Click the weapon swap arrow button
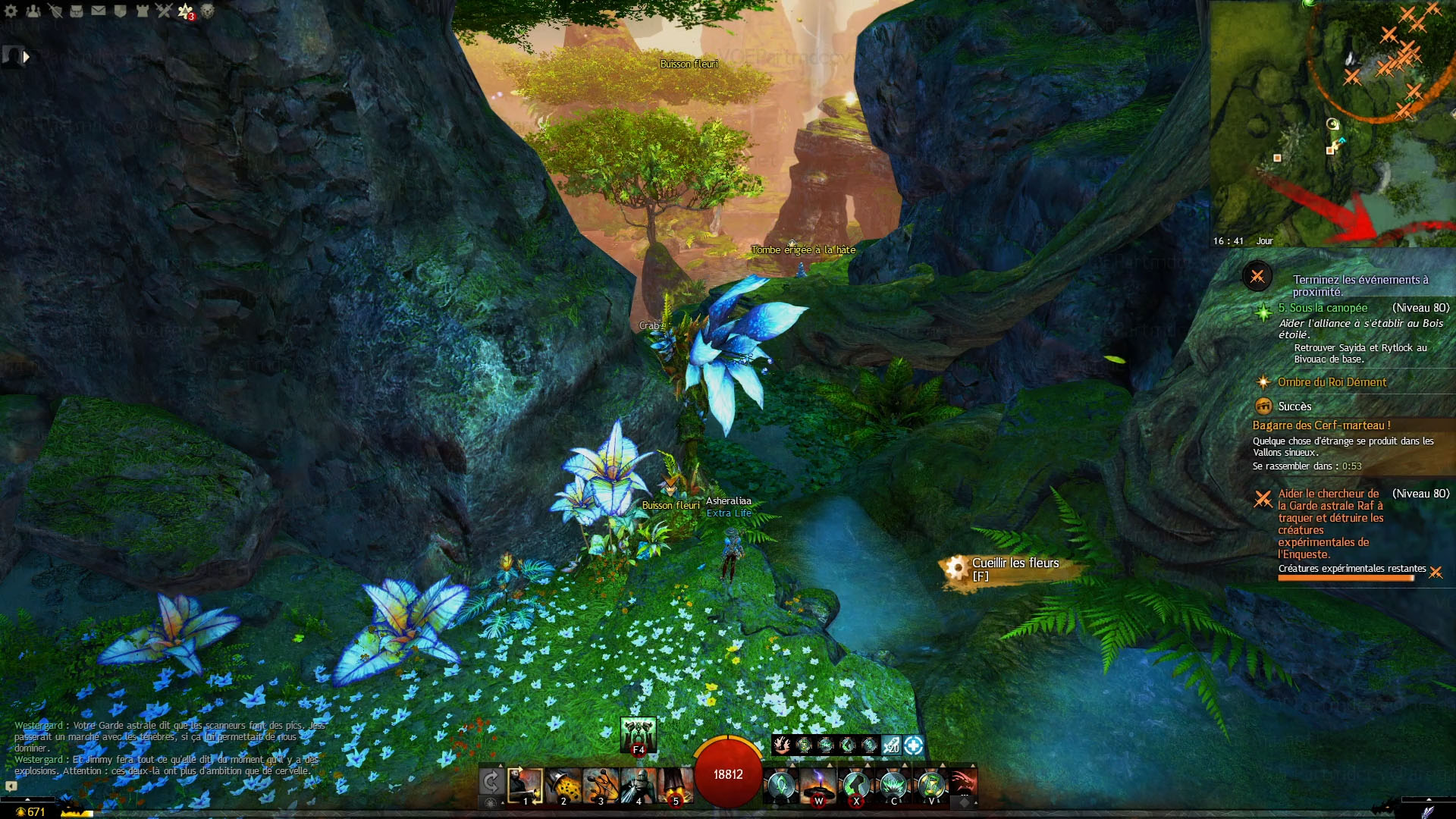The width and height of the screenshot is (1456, 819). 491,782
